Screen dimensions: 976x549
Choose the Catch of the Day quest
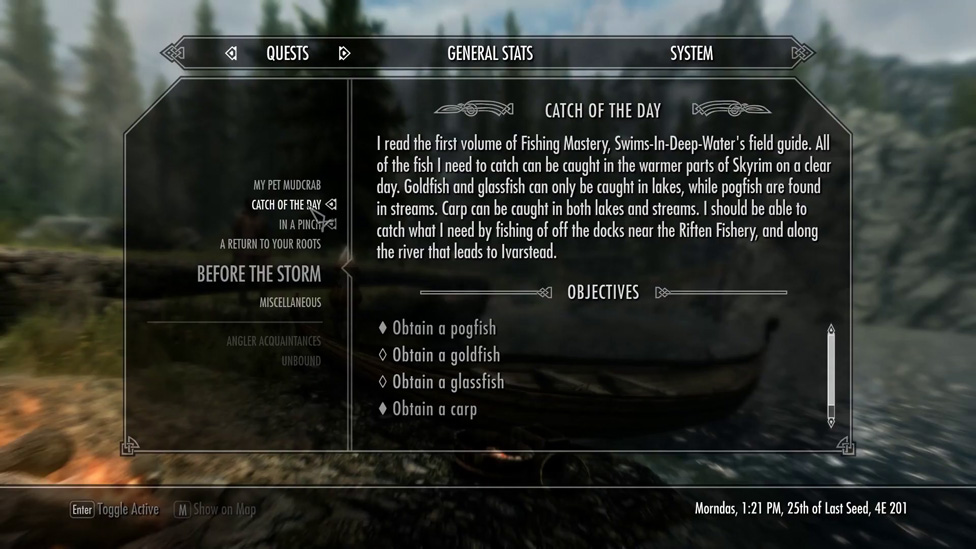(286, 205)
